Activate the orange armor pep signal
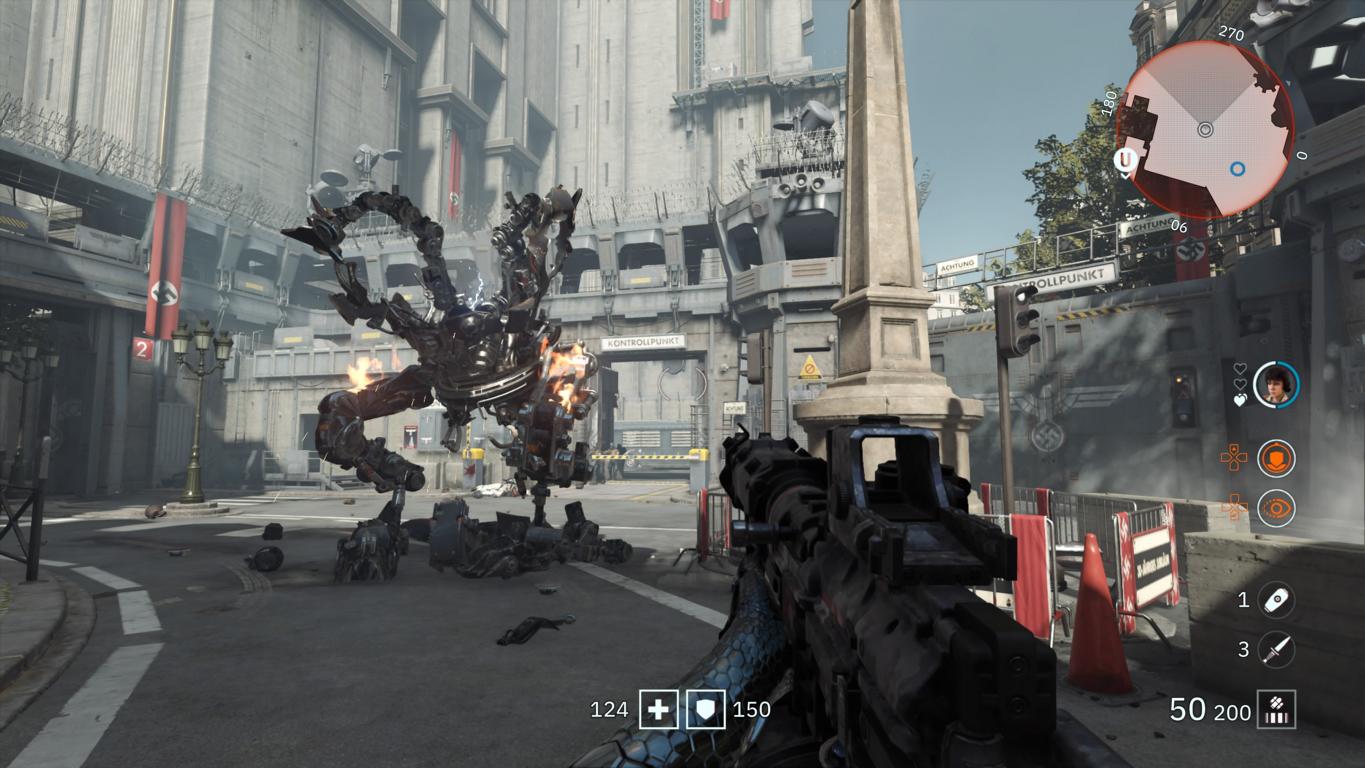Viewport: 1365px width, 768px height. (x=1275, y=458)
